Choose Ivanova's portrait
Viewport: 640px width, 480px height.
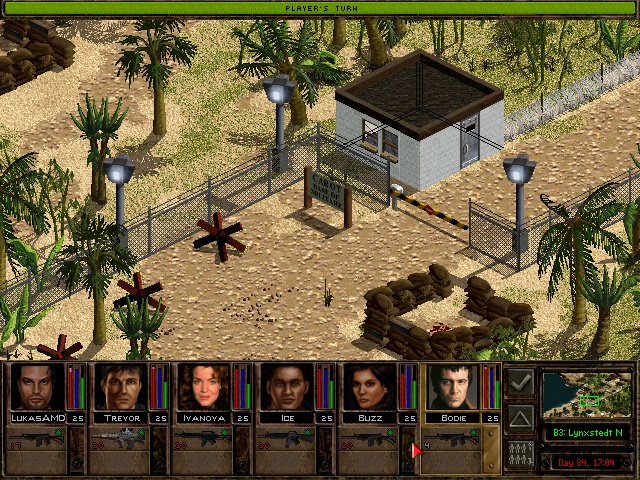203,388
